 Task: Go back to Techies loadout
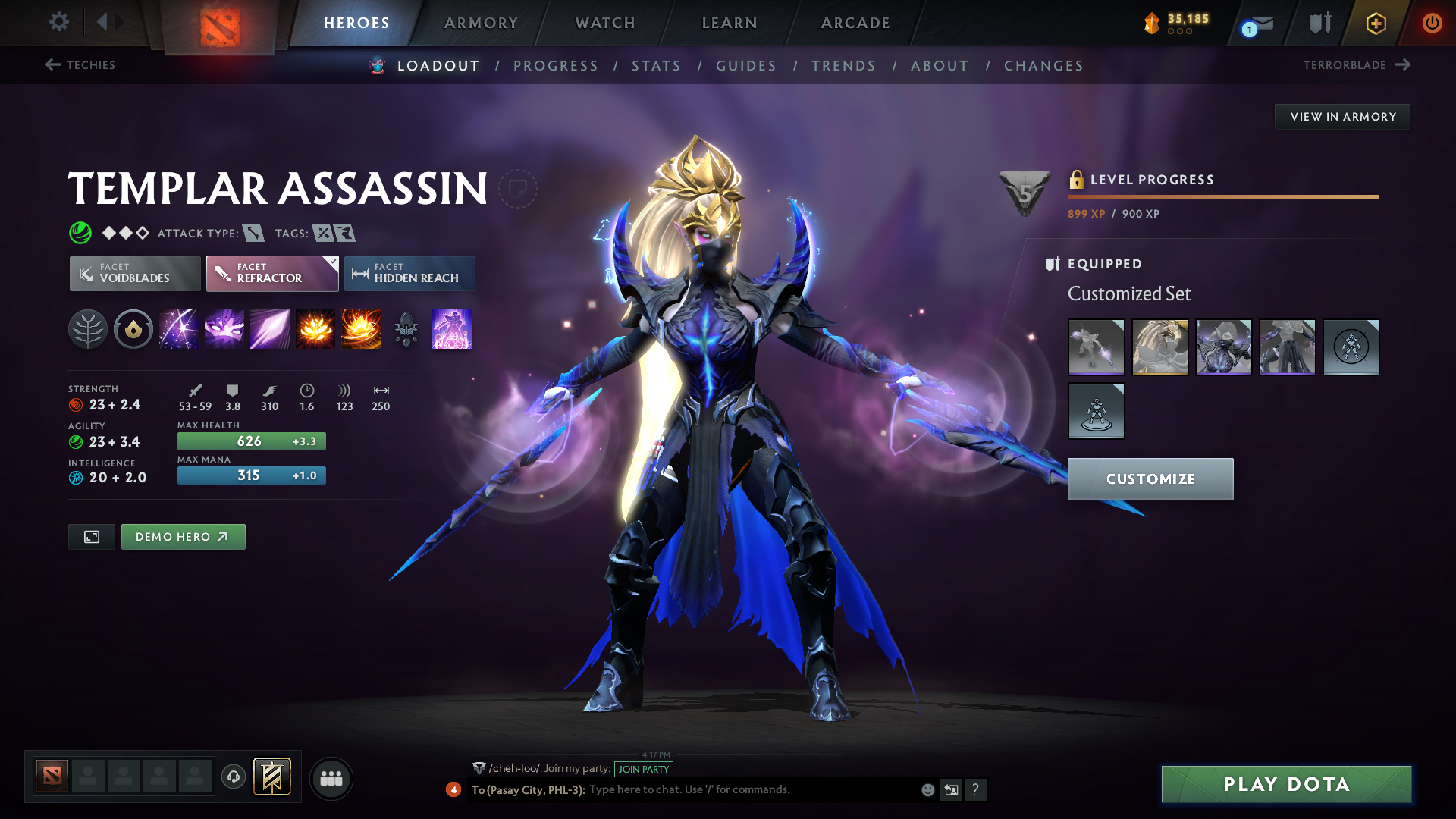[x=81, y=65]
